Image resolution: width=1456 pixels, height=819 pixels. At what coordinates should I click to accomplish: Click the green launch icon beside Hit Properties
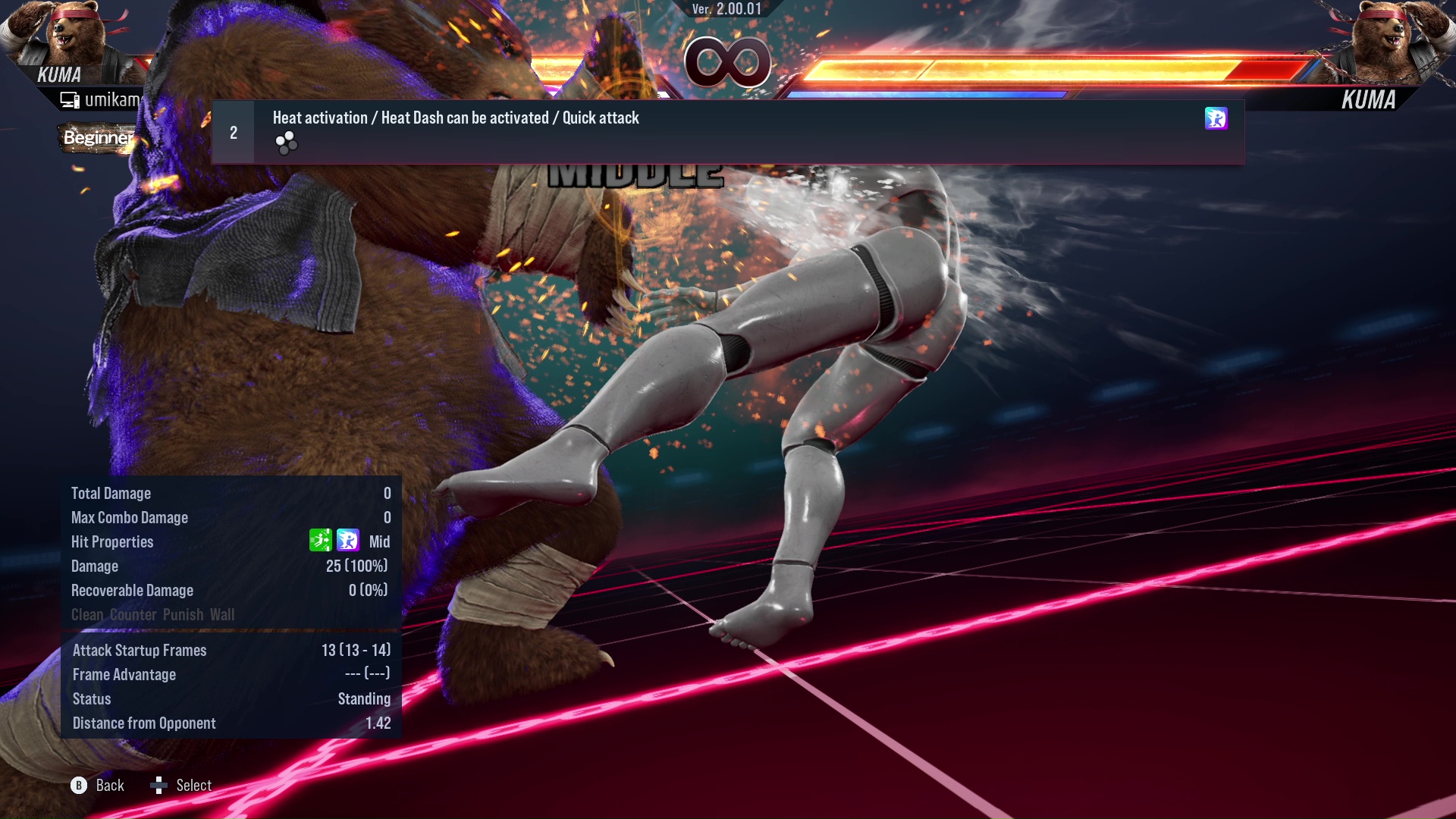(x=322, y=541)
